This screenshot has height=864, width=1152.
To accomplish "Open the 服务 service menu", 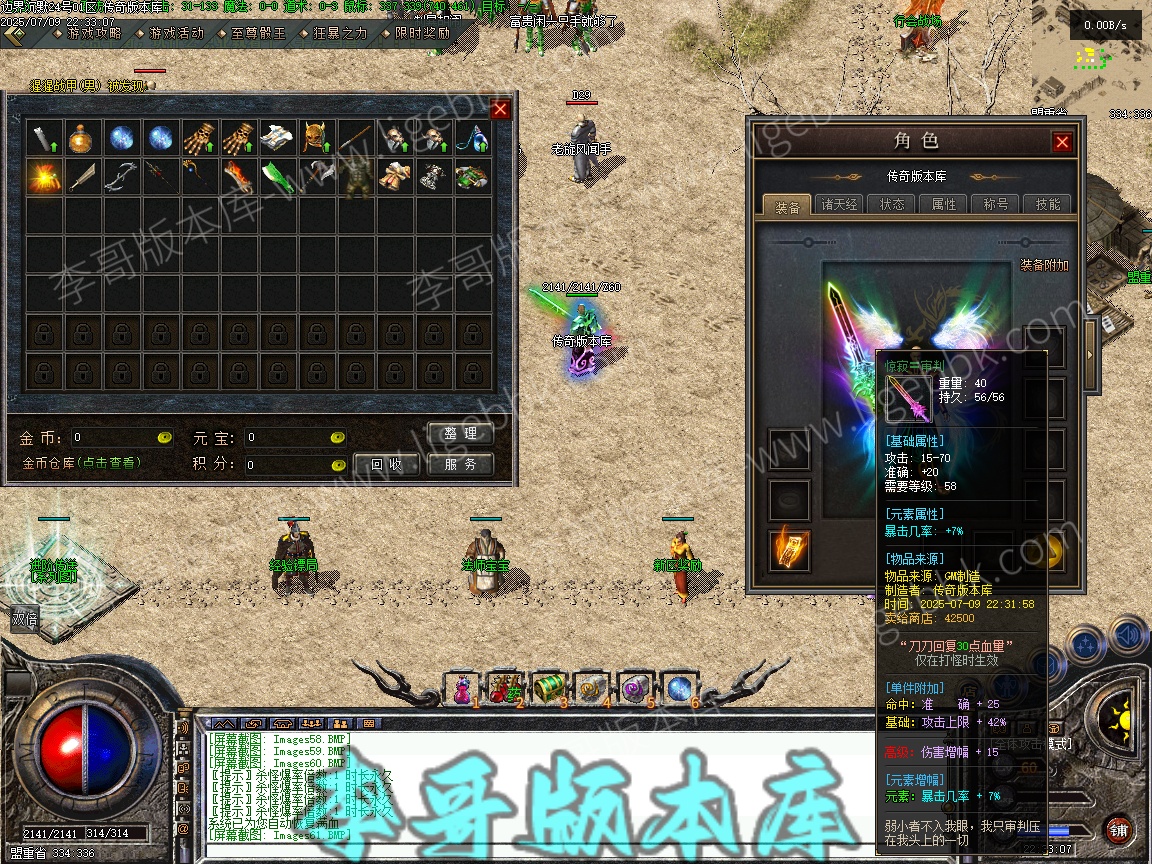I will [x=461, y=464].
